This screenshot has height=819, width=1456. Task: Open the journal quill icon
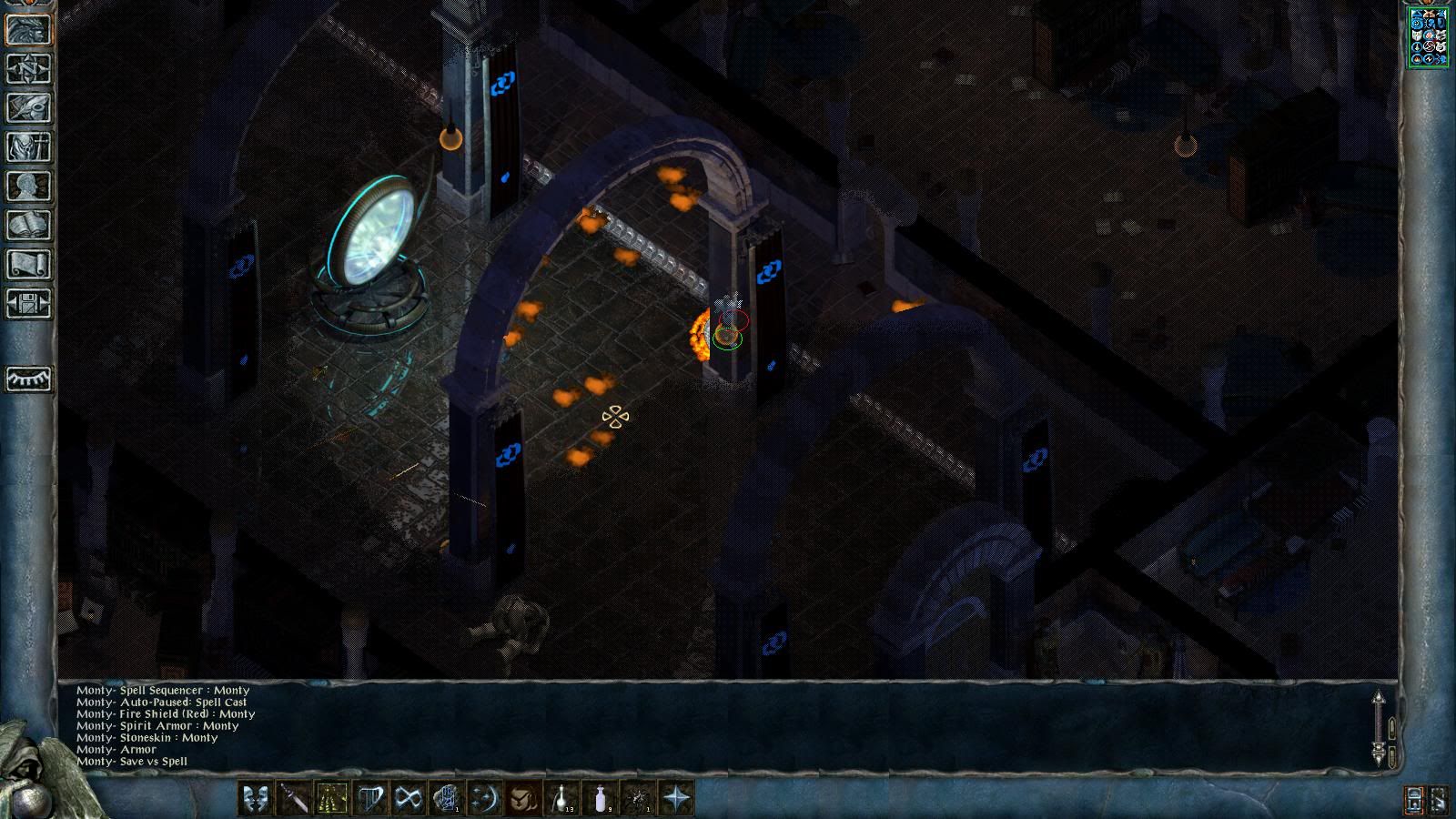click(x=28, y=107)
